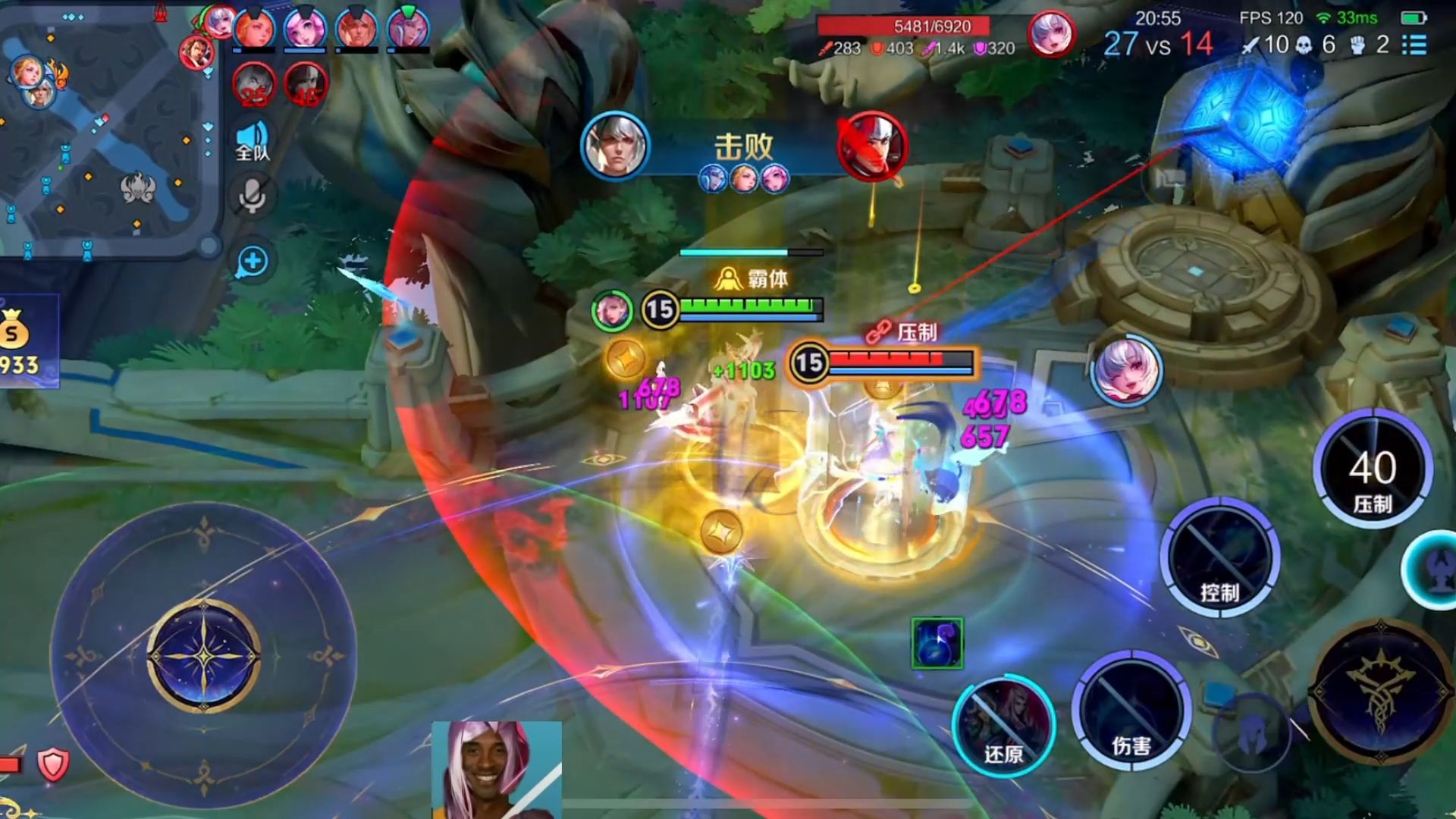Image resolution: width=1456 pixels, height=819 pixels.
Task: Tap the 还原 skill button
Action: click(x=1003, y=723)
